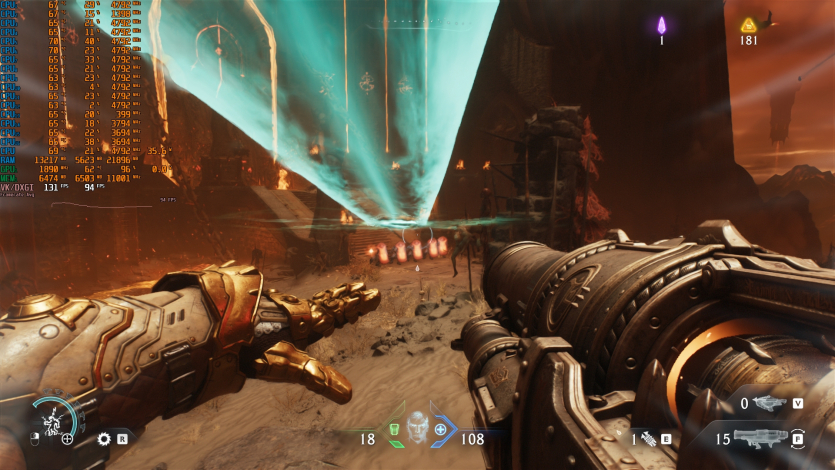Image resolution: width=835 pixels, height=470 pixels.
Task: Click the spiked grenade equipment icon
Action: click(647, 437)
